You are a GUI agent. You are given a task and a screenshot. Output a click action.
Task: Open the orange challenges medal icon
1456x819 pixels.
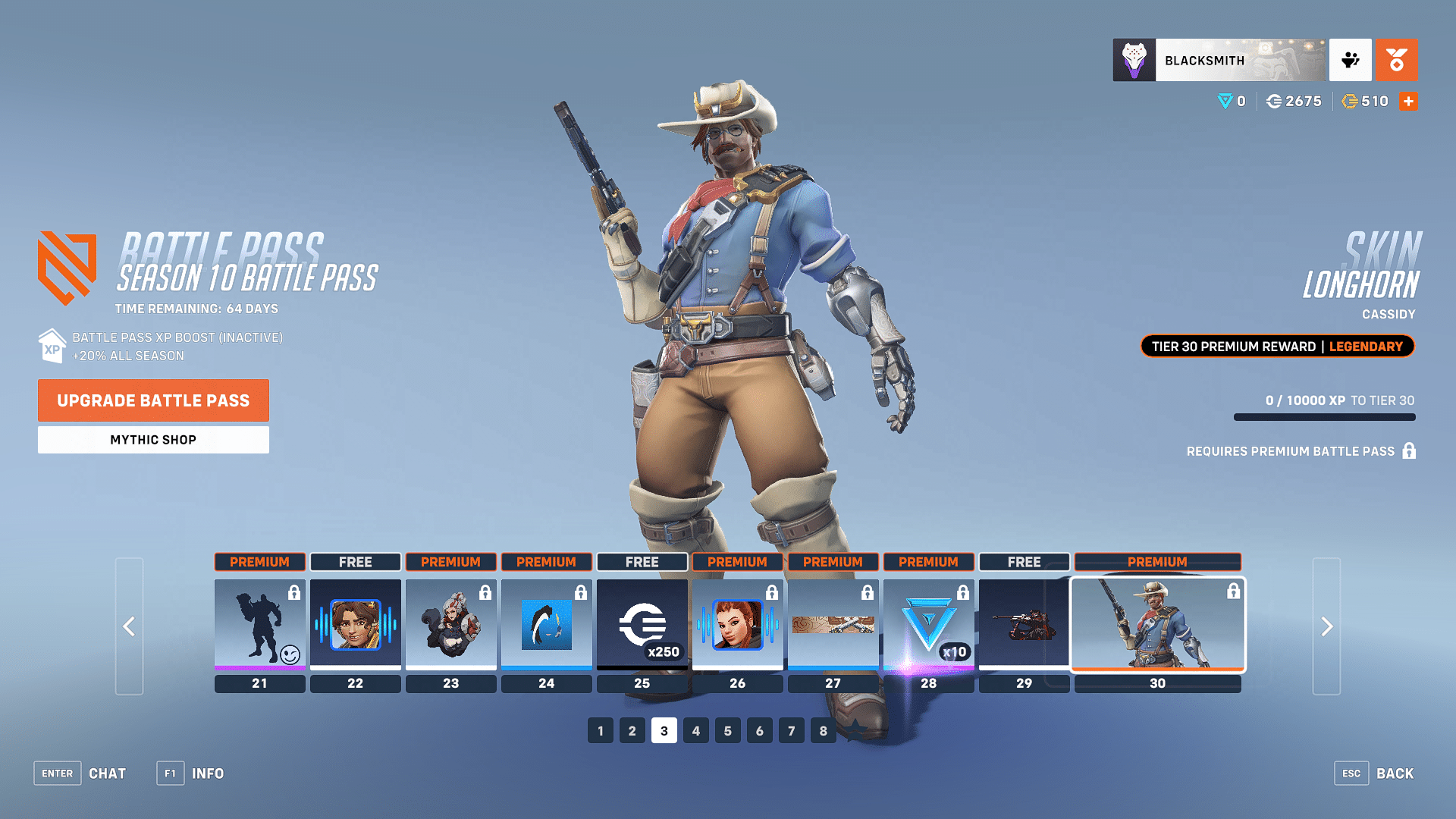pos(1397,60)
